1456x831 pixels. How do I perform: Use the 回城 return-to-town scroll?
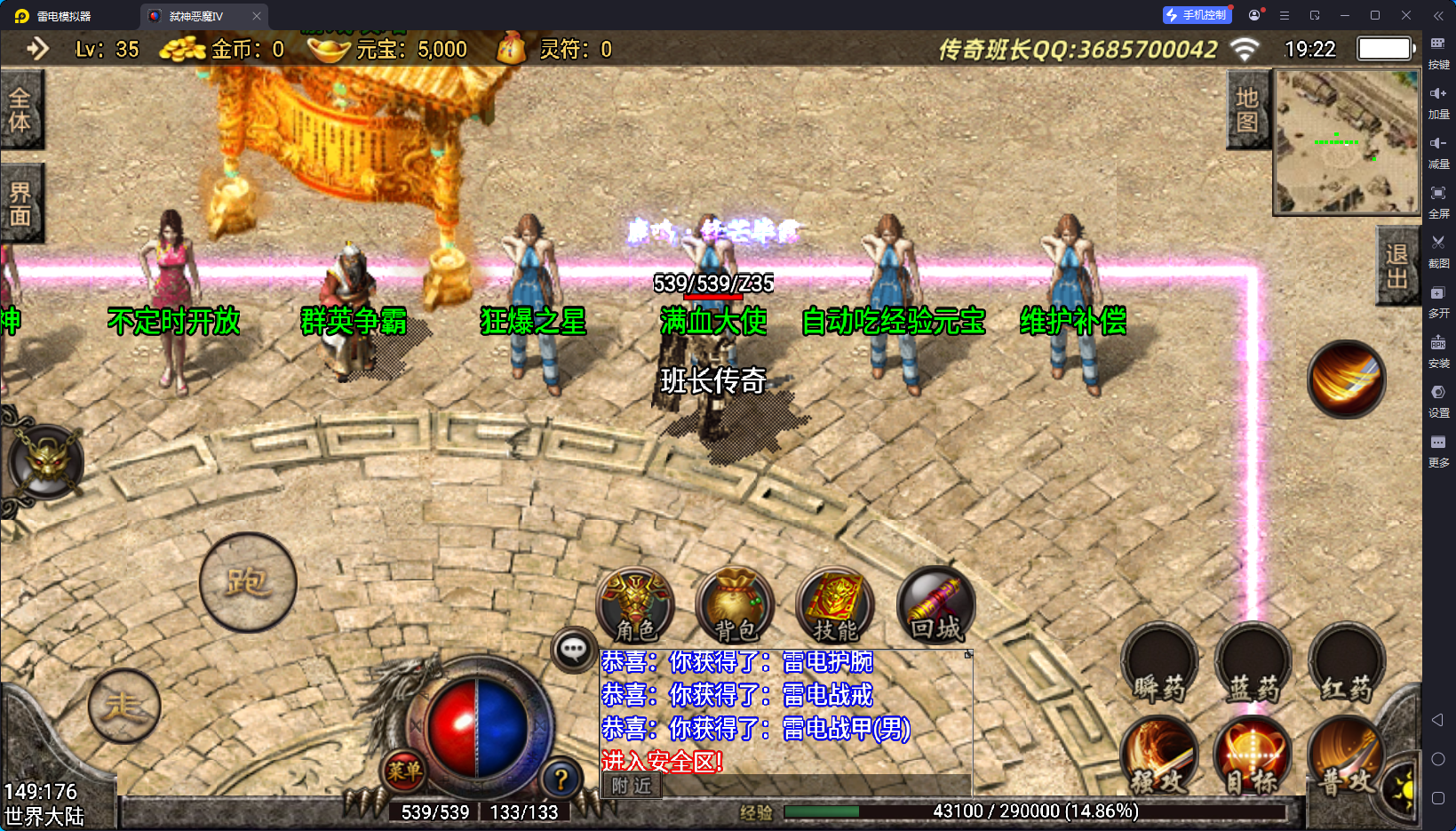click(935, 606)
